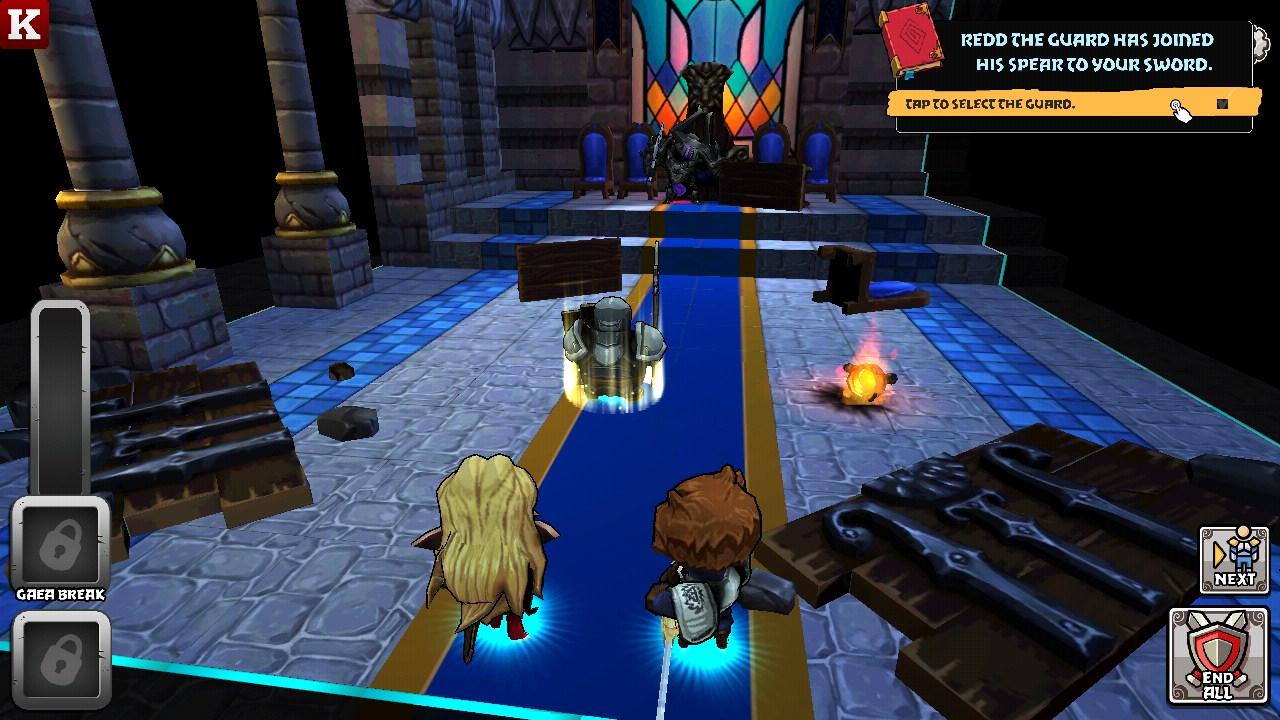Tap the locked Gaea Break slot
The width and height of the screenshot is (1280, 720).
[x=60, y=545]
